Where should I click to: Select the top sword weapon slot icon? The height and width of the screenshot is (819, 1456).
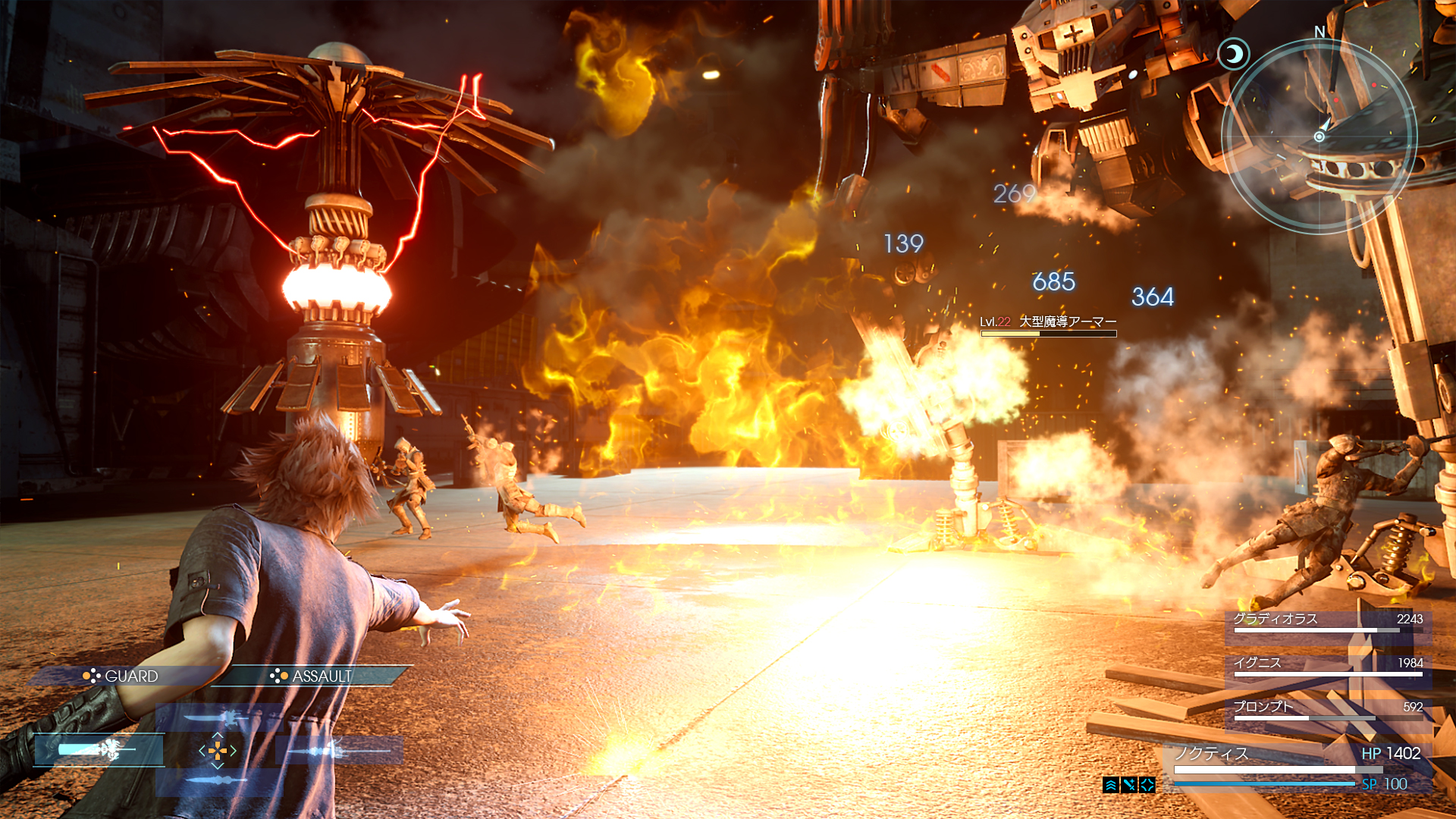(215, 717)
